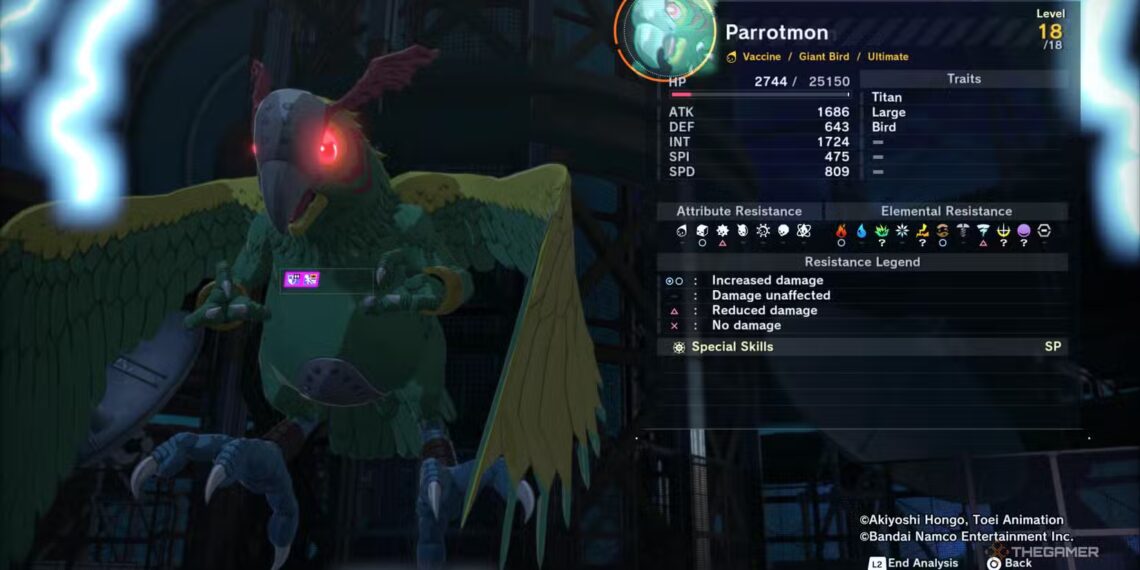Select the steel screw element icon

tap(963, 231)
